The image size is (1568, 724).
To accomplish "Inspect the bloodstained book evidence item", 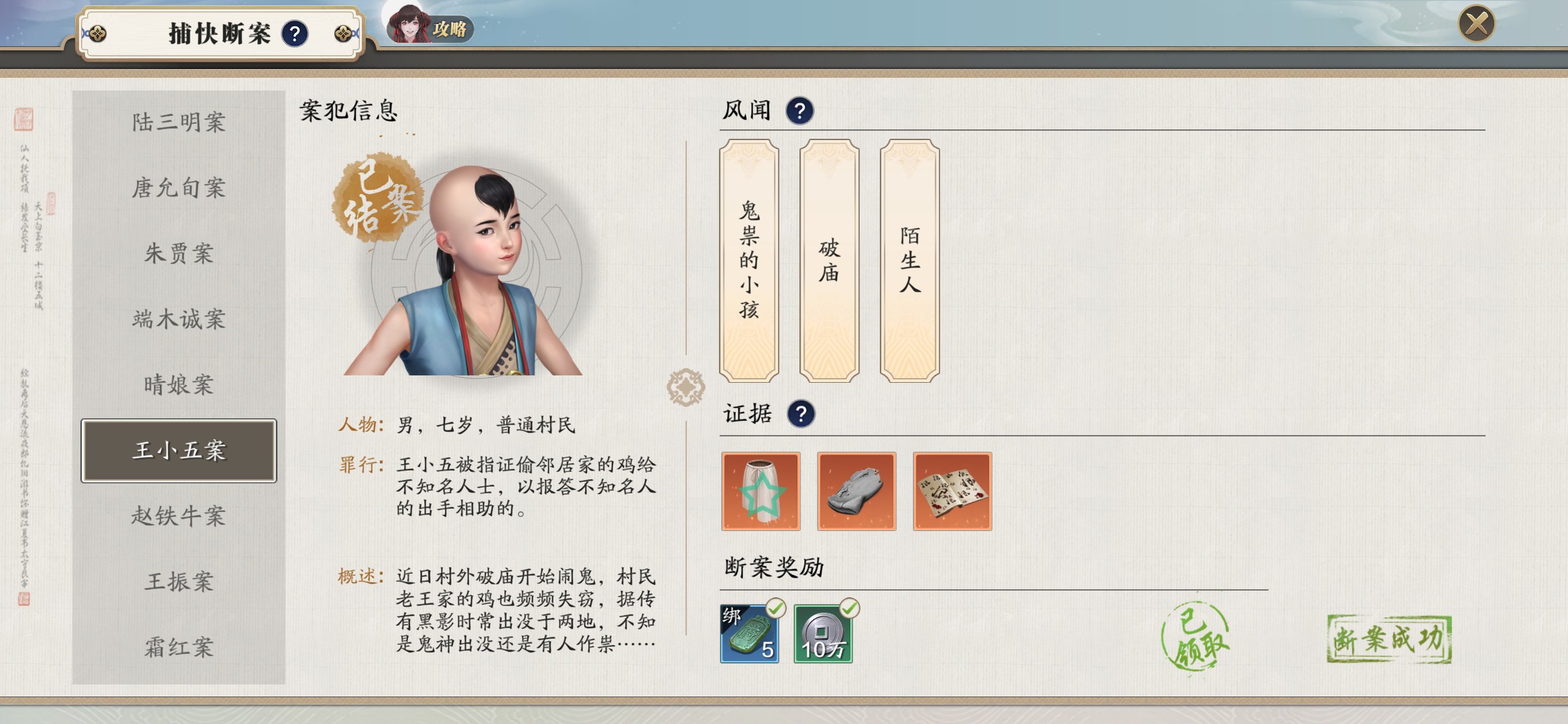I will (952, 491).
